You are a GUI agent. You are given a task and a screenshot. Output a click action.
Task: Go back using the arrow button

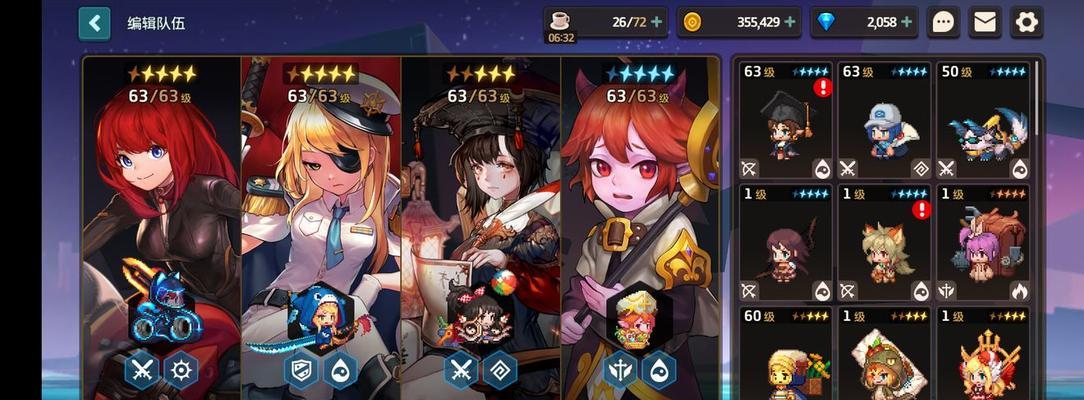tap(94, 22)
